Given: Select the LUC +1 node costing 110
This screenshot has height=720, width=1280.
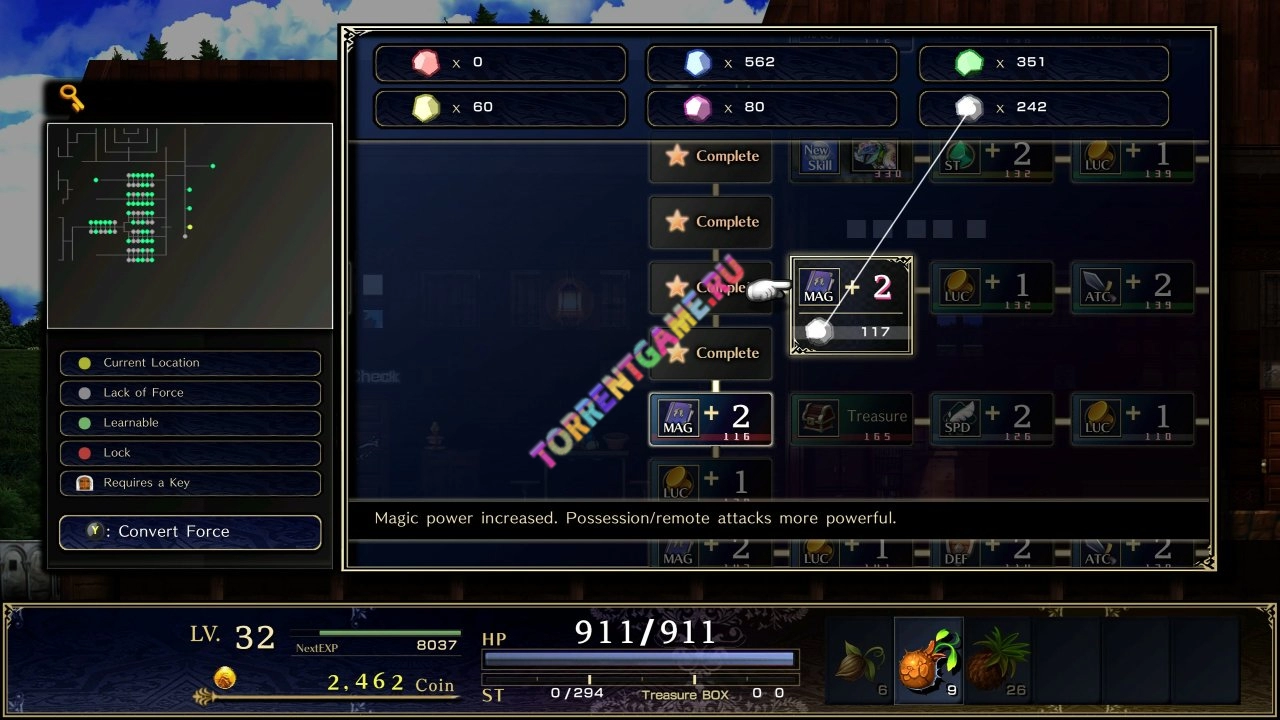Looking at the screenshot, I should coord(1131,418).
